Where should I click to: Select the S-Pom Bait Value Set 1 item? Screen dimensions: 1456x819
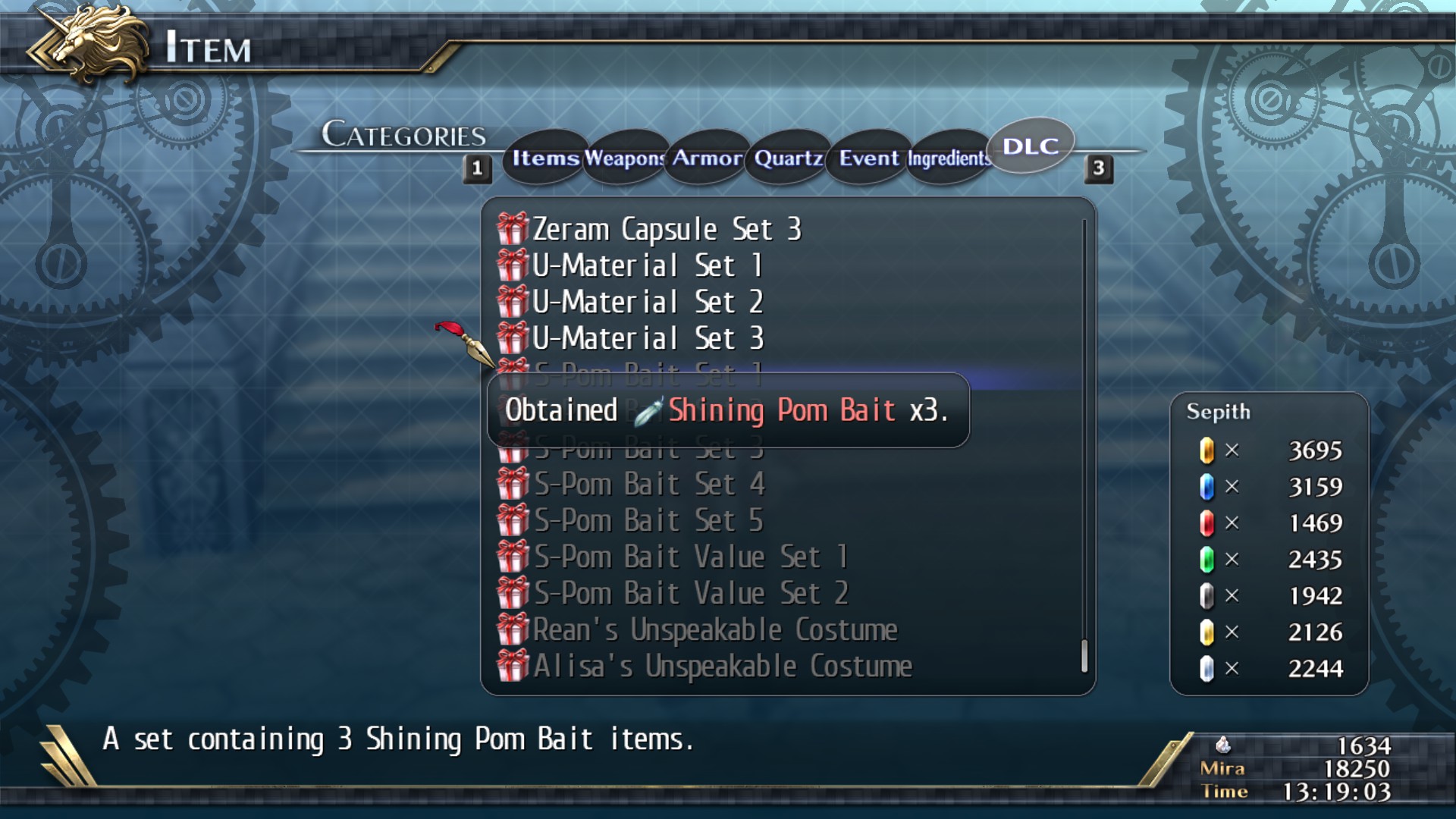690,556
